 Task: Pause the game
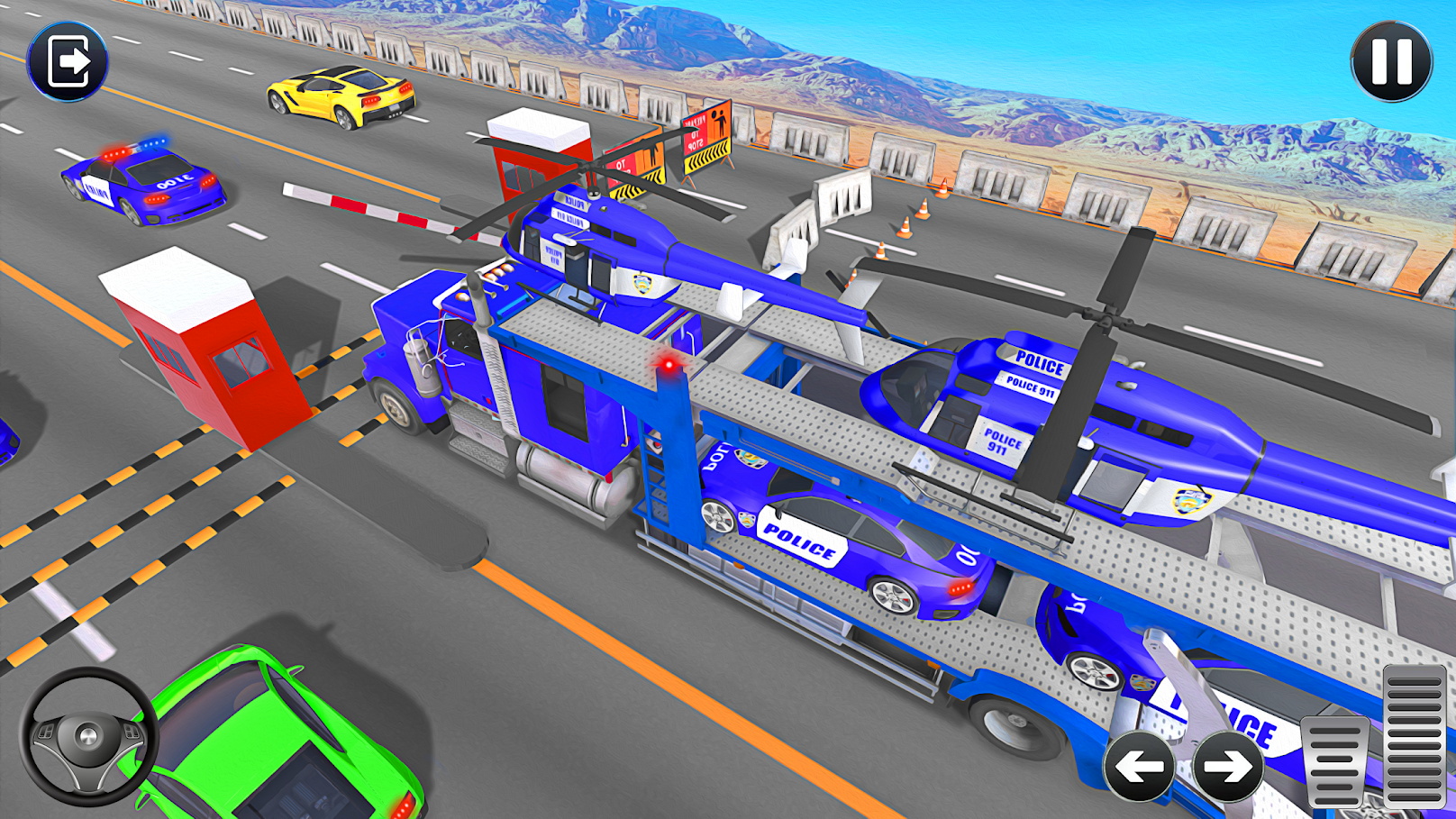click(1391, 61)
